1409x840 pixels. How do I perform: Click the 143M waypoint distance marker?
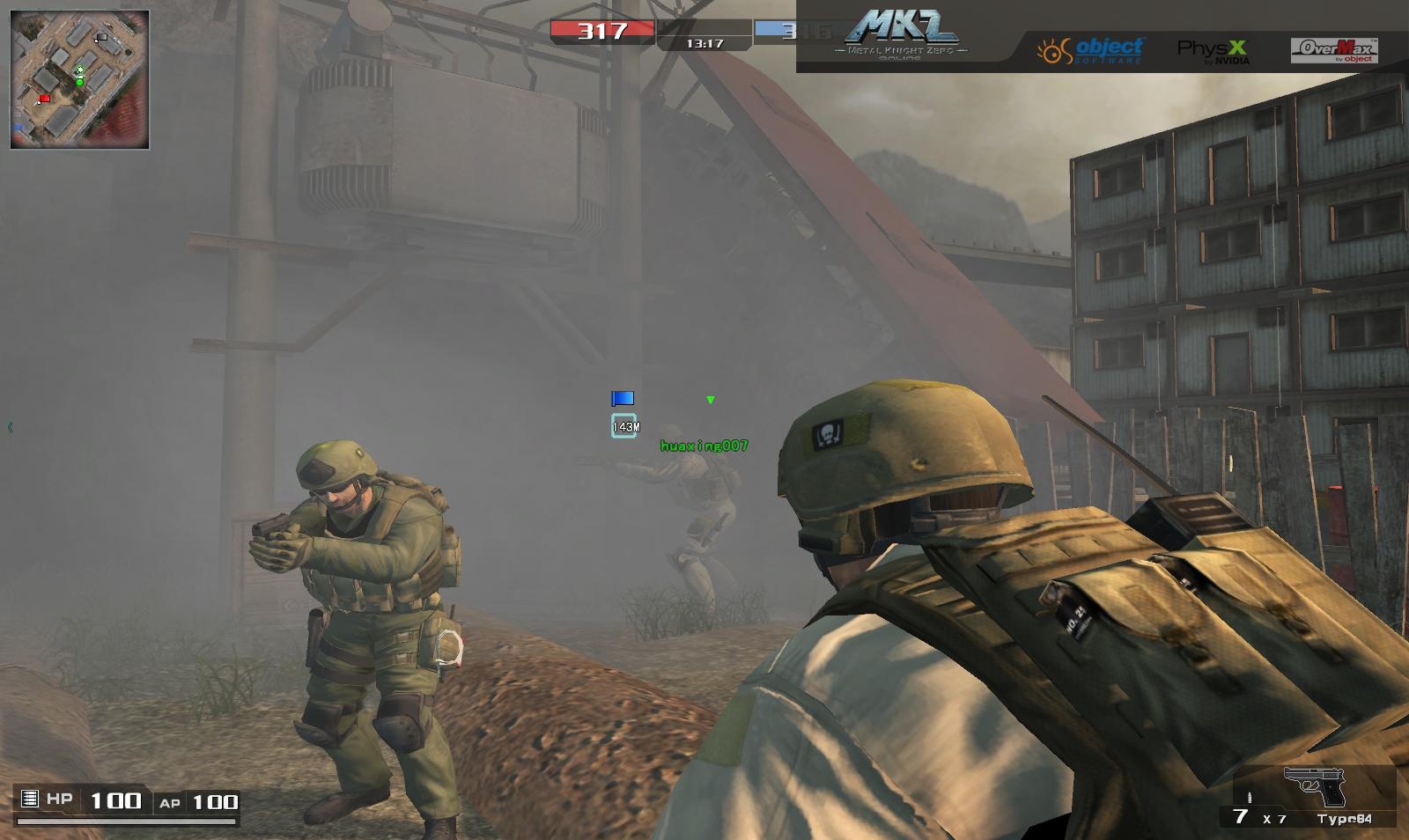624,426
